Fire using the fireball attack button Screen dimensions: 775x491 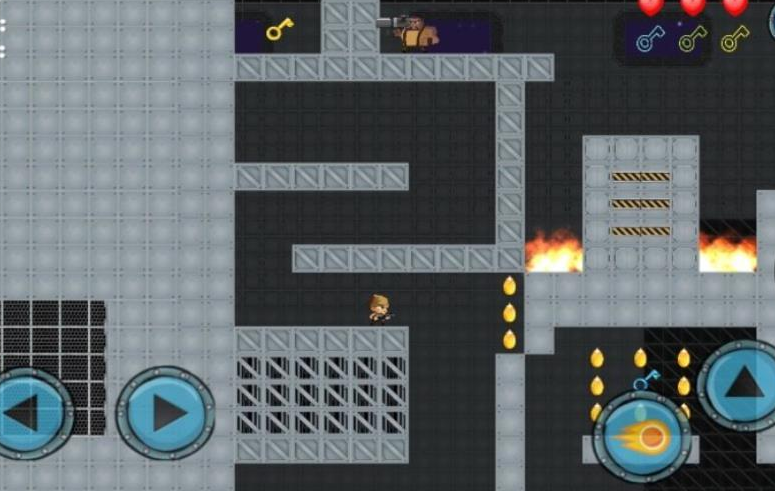click(x=642, y=437)
